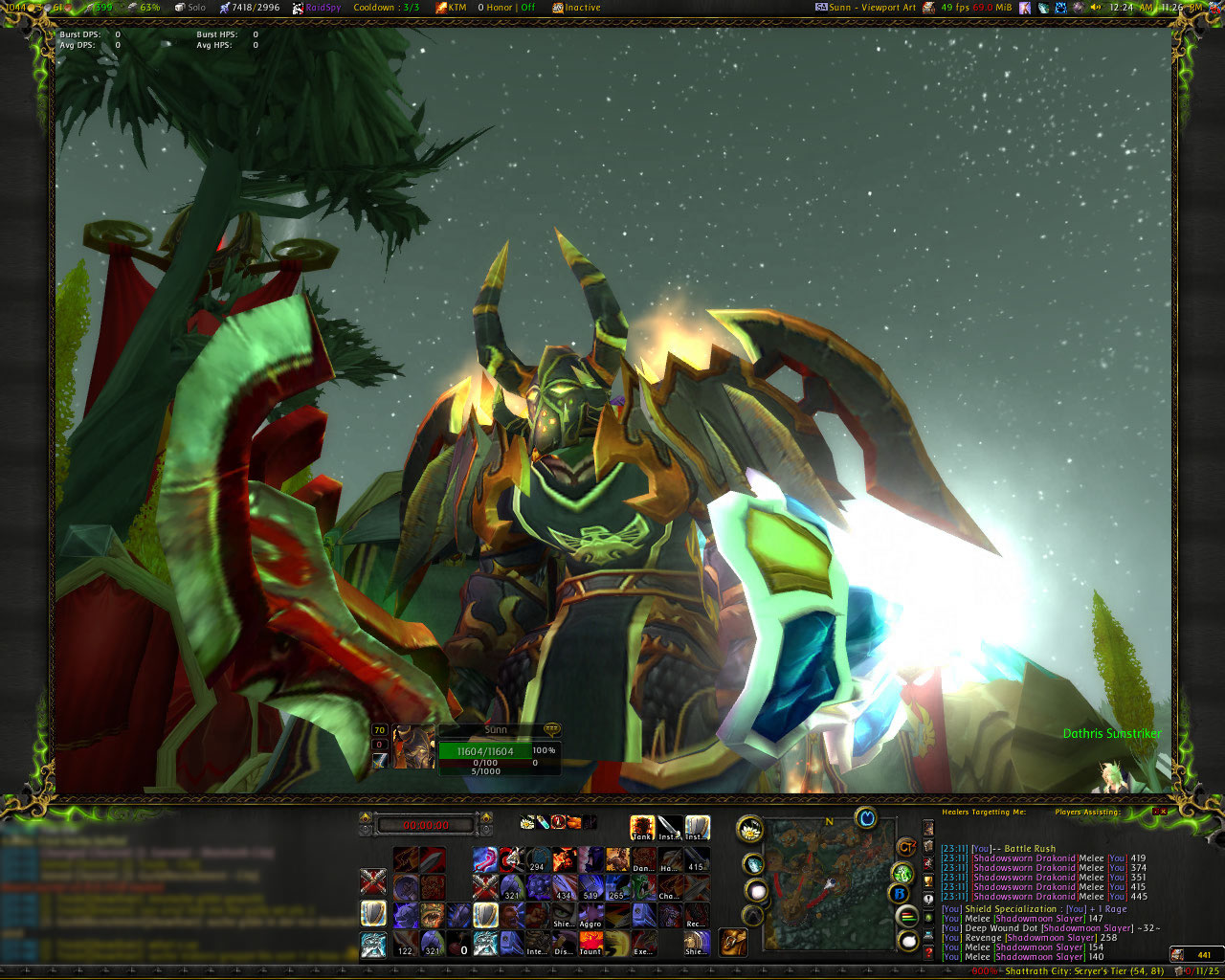Click Sunn's player portrait
This screenshot has width=1225, height=980.
(x=413, y=747)
